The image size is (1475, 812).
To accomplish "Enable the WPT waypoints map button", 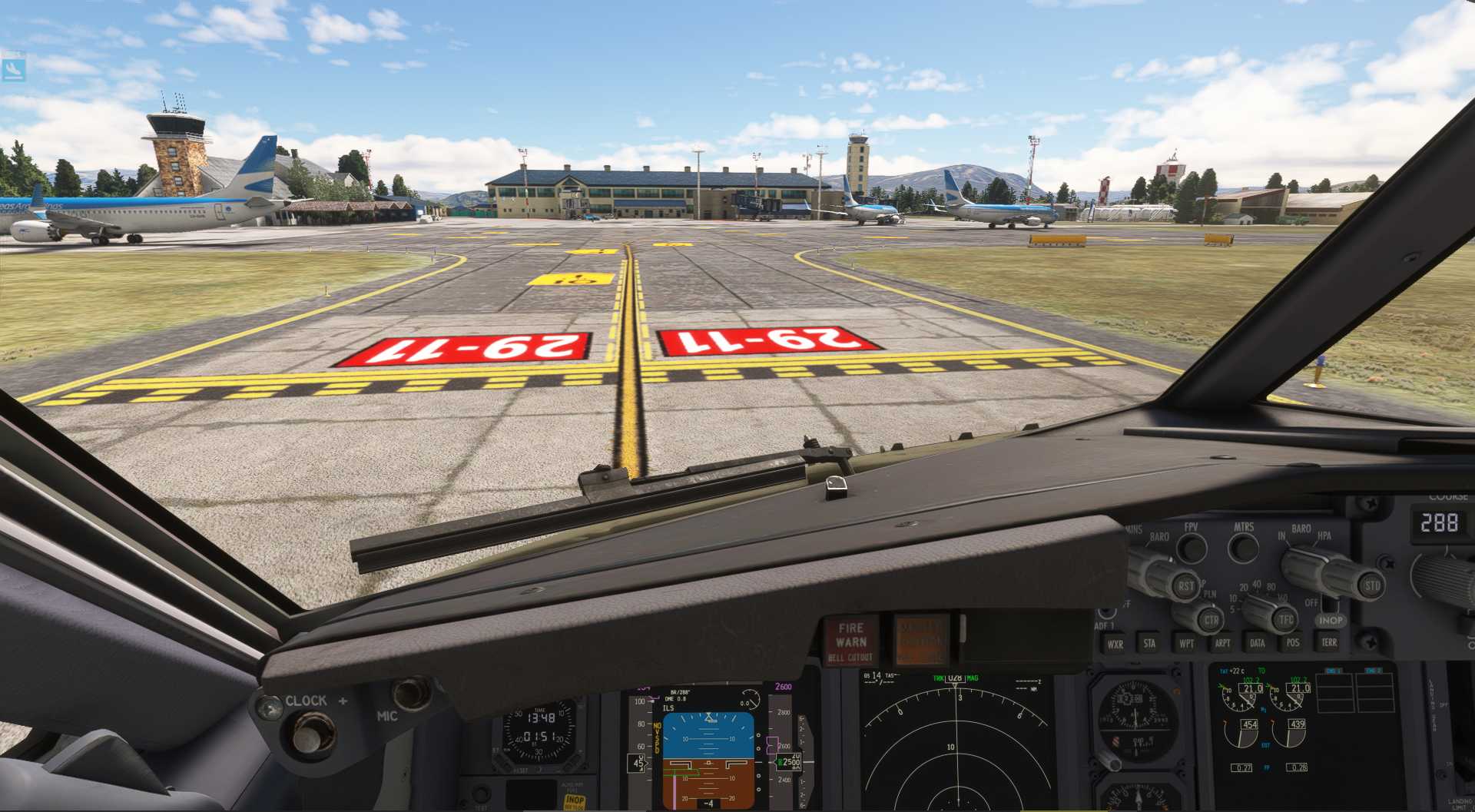I will (1186, 643).
